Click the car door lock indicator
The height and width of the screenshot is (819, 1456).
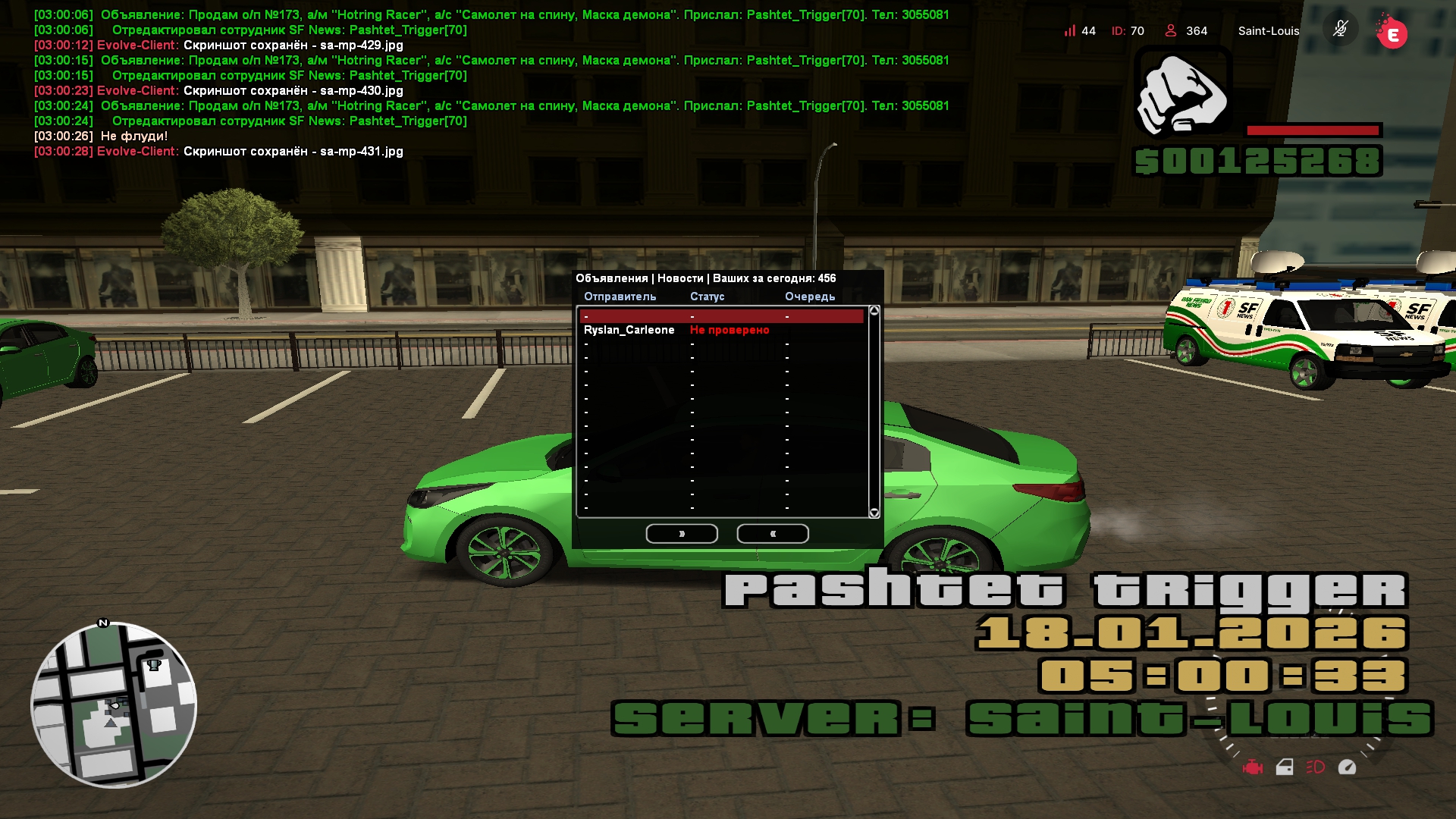[1285, 767]
